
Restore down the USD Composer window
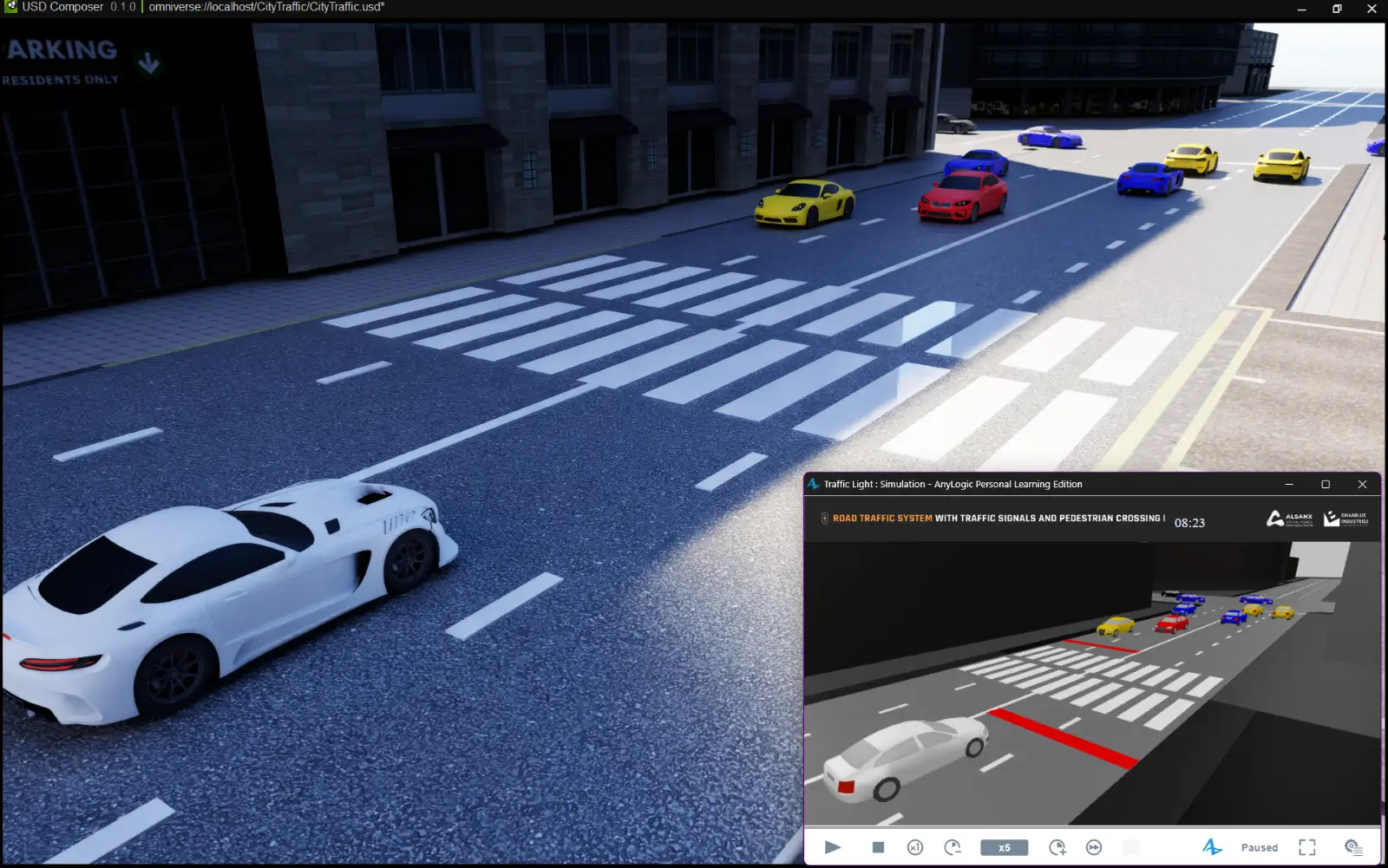[x=1337, y=9]
